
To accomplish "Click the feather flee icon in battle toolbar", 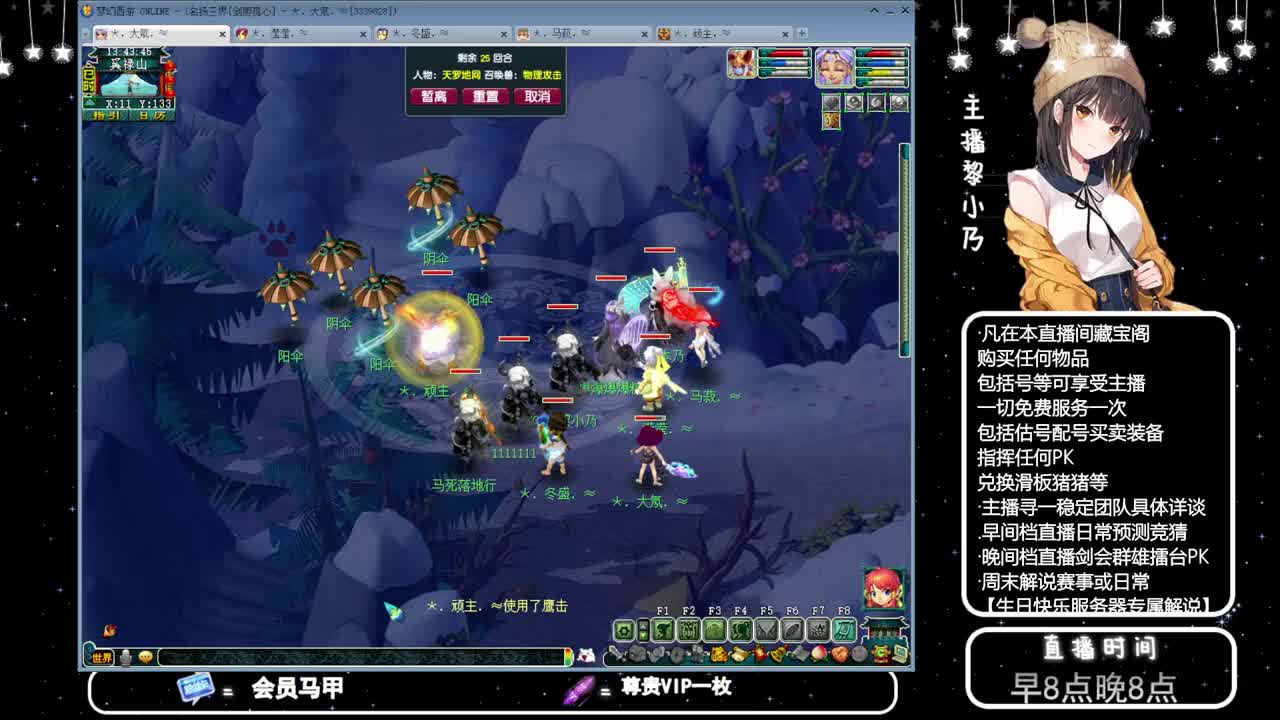I will pos(790,629).
